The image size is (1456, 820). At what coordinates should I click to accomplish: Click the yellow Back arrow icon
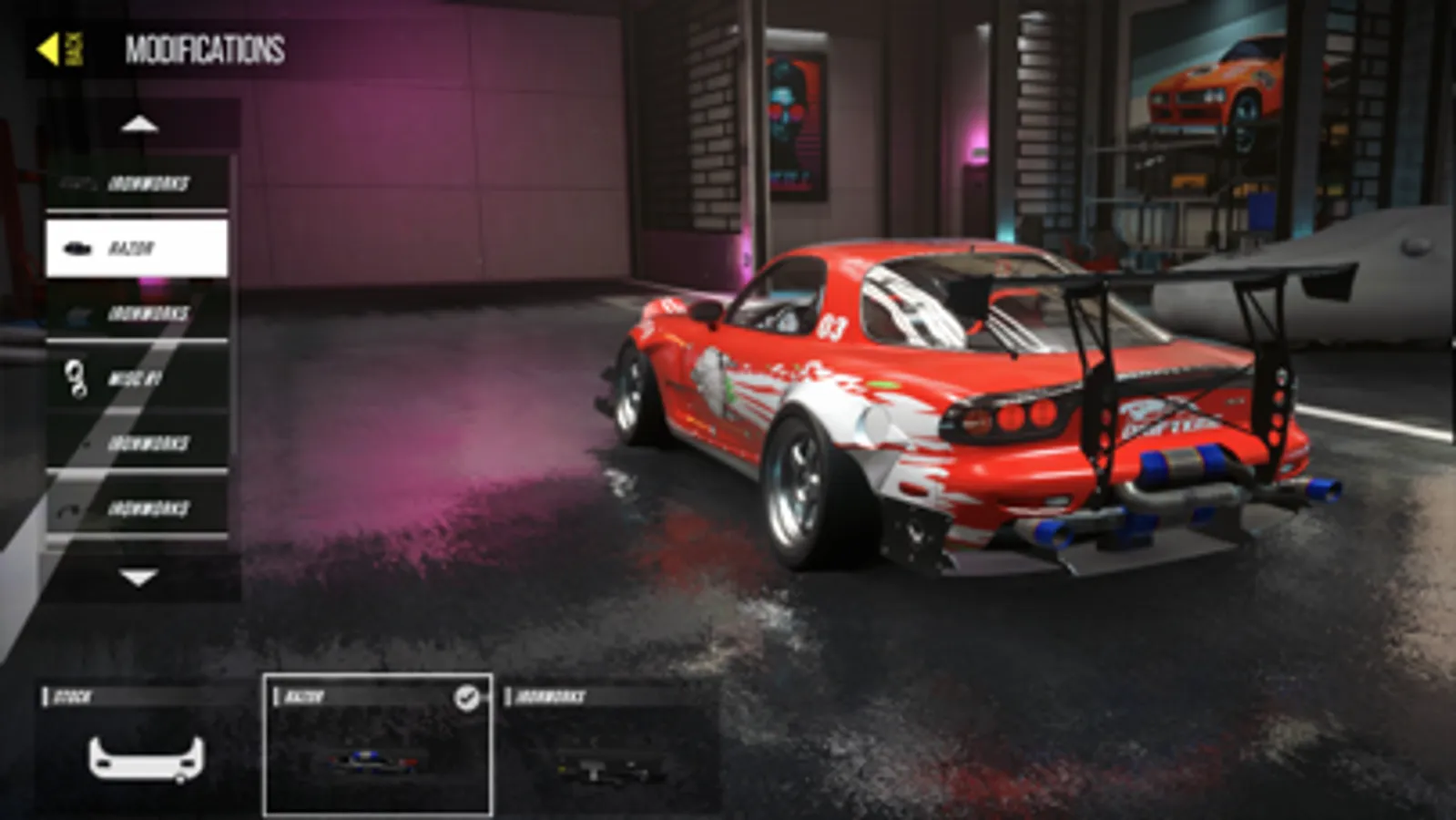click(x=50, y=50)
